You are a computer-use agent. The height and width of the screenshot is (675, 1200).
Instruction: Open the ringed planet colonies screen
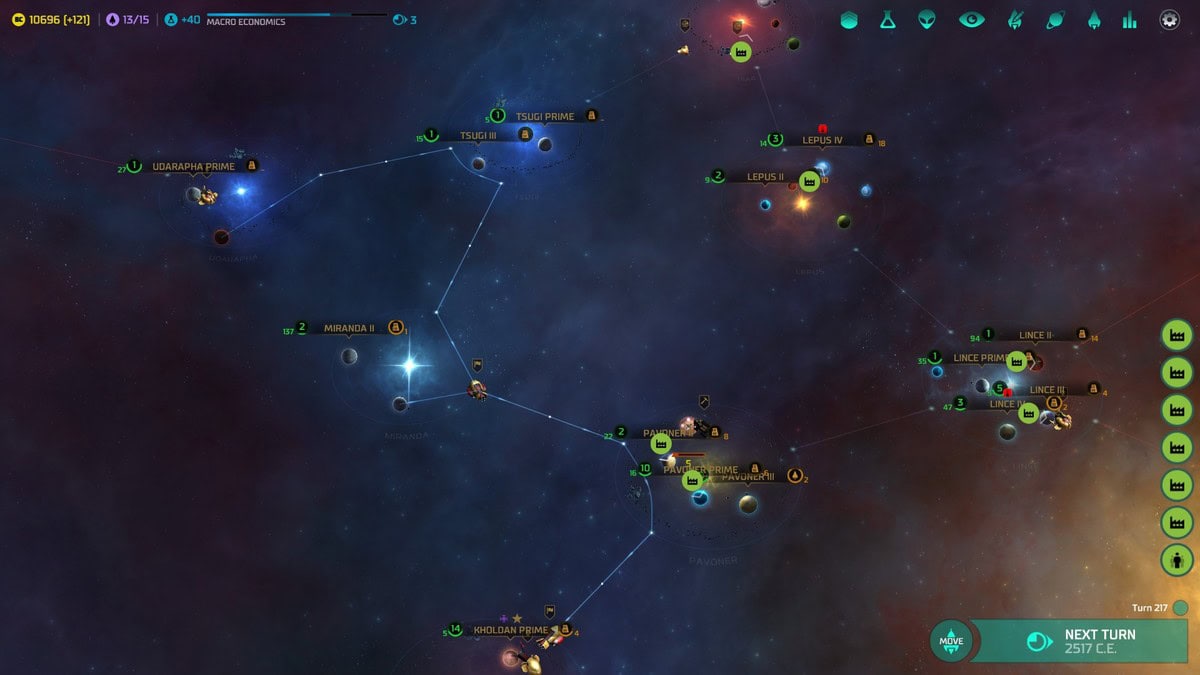(x=1055, y=20)
